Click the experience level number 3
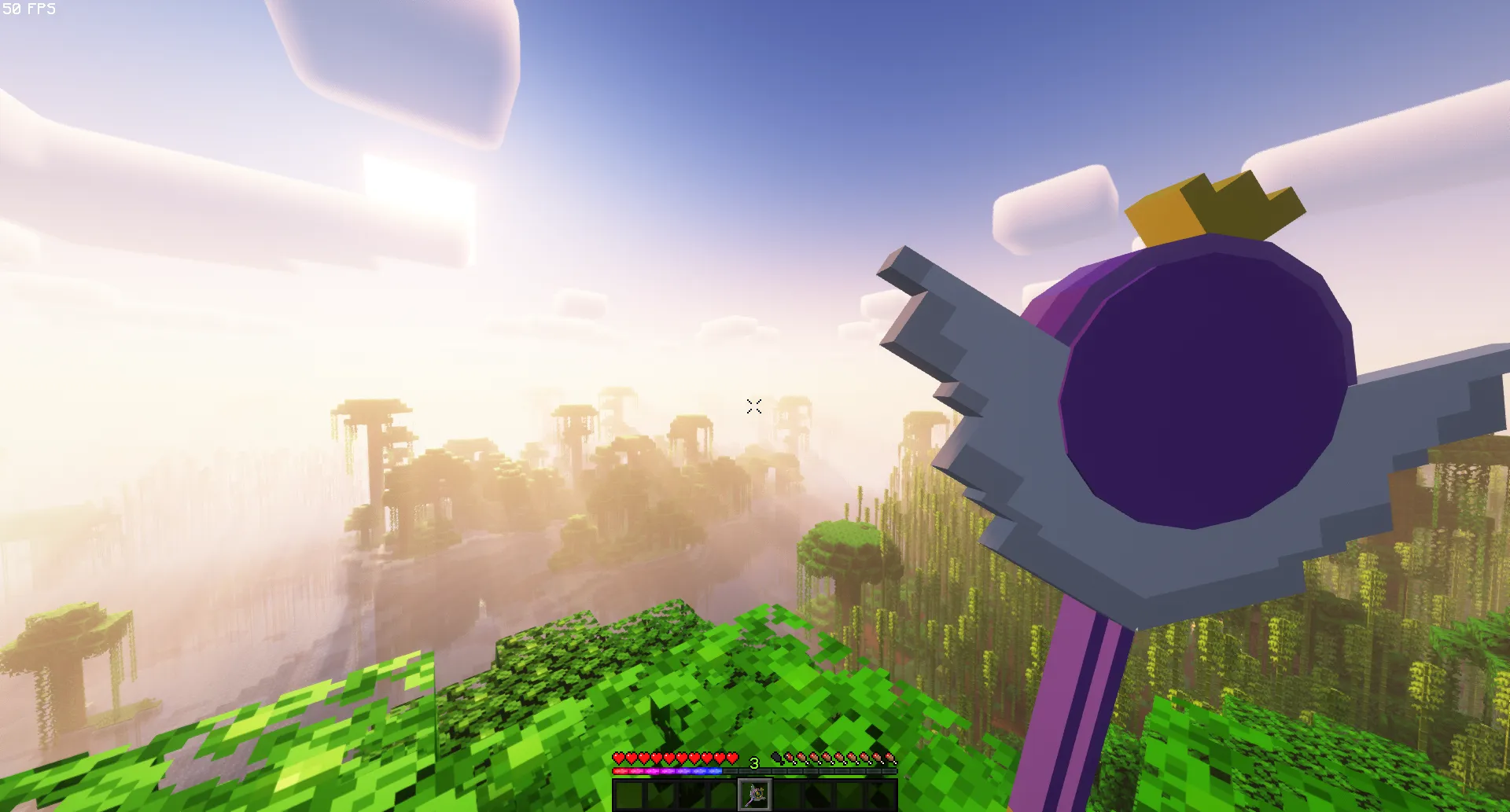The image size is (1510, 812). [x=753, y=762]
